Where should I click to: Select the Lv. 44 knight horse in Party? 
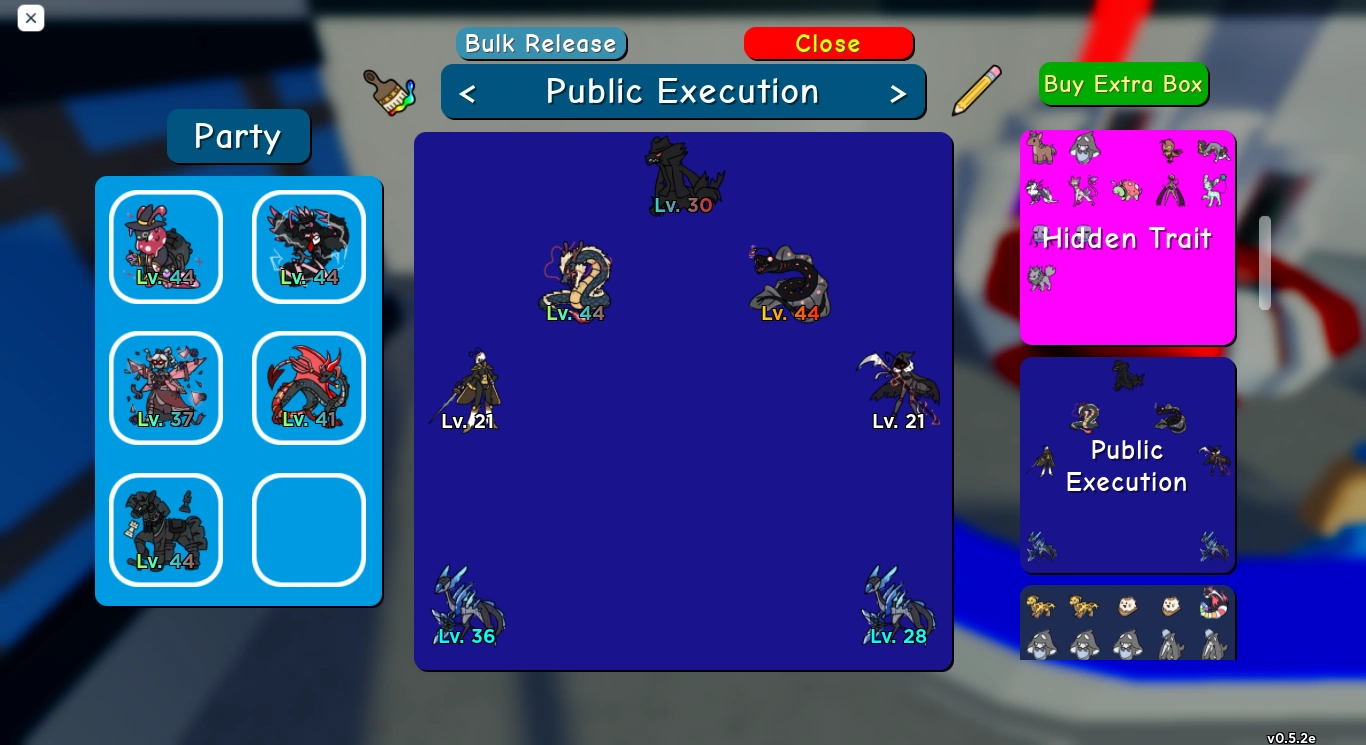tap(165, 530)
